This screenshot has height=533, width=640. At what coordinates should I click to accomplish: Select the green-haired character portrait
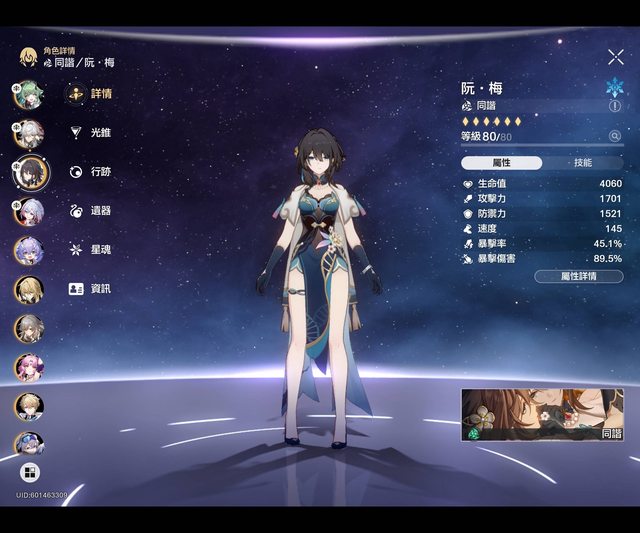coord(28,94)
